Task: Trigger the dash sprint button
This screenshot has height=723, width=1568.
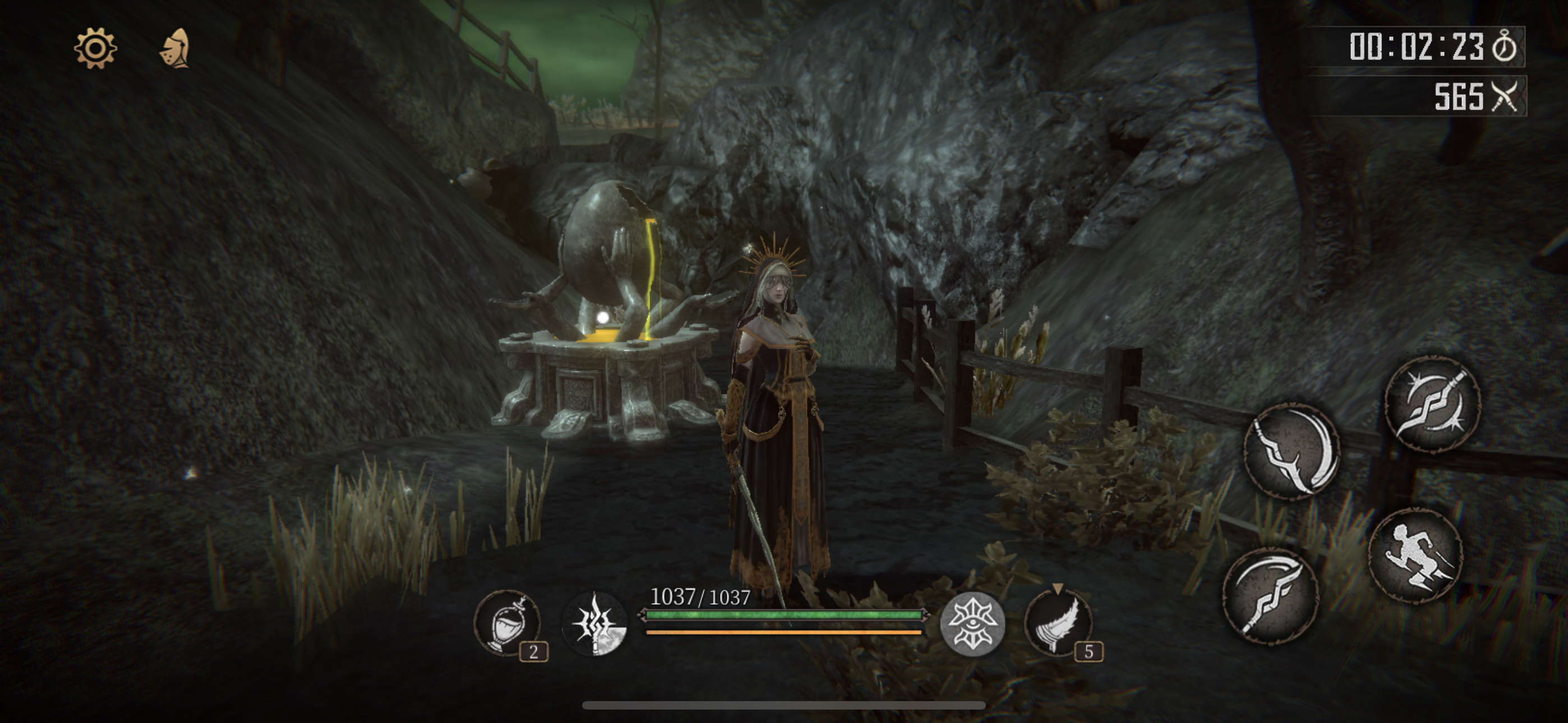Action: (1414, 555)
